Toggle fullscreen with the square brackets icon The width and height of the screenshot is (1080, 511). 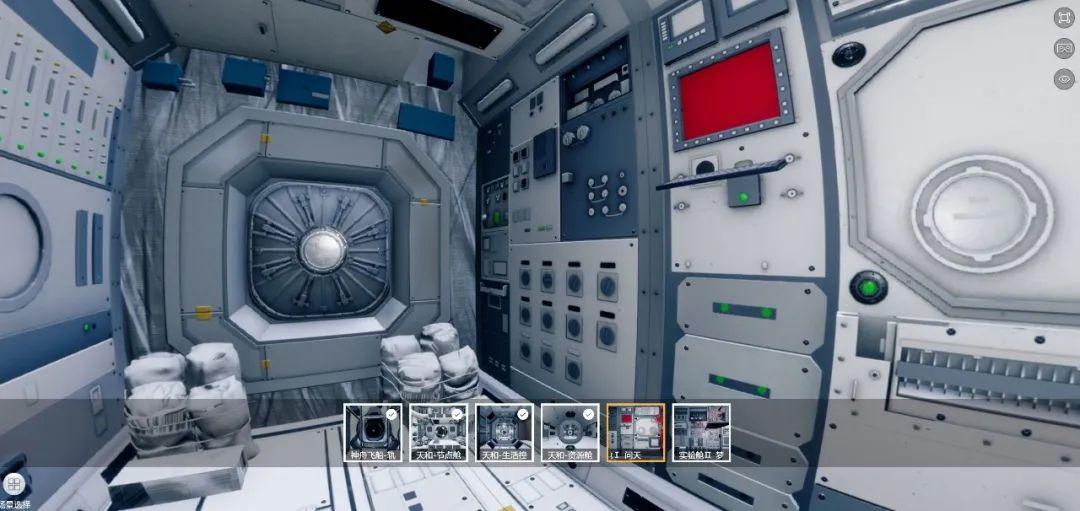point(1063,17)
